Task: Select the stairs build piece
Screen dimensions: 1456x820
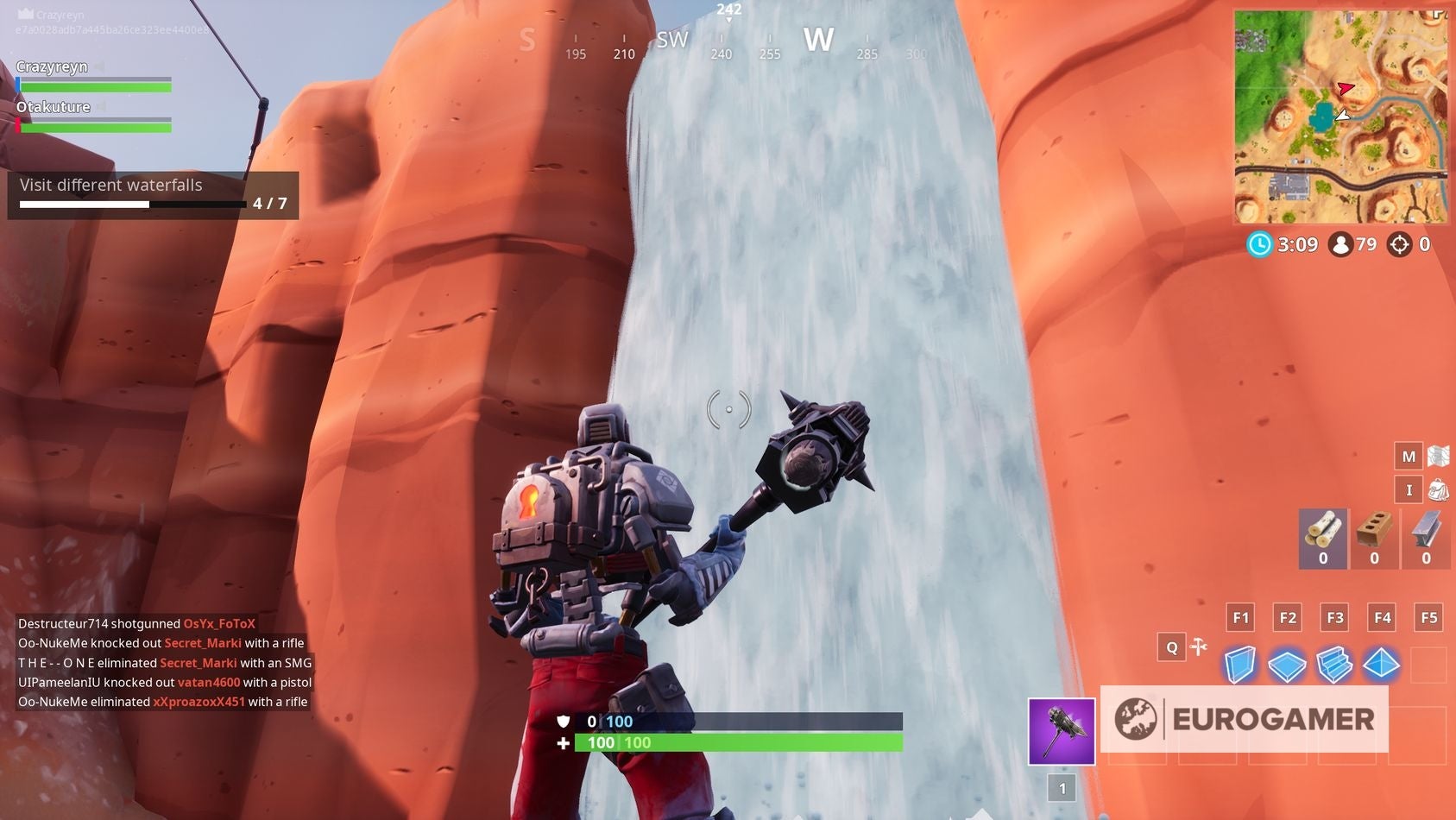Action: 1335,664
